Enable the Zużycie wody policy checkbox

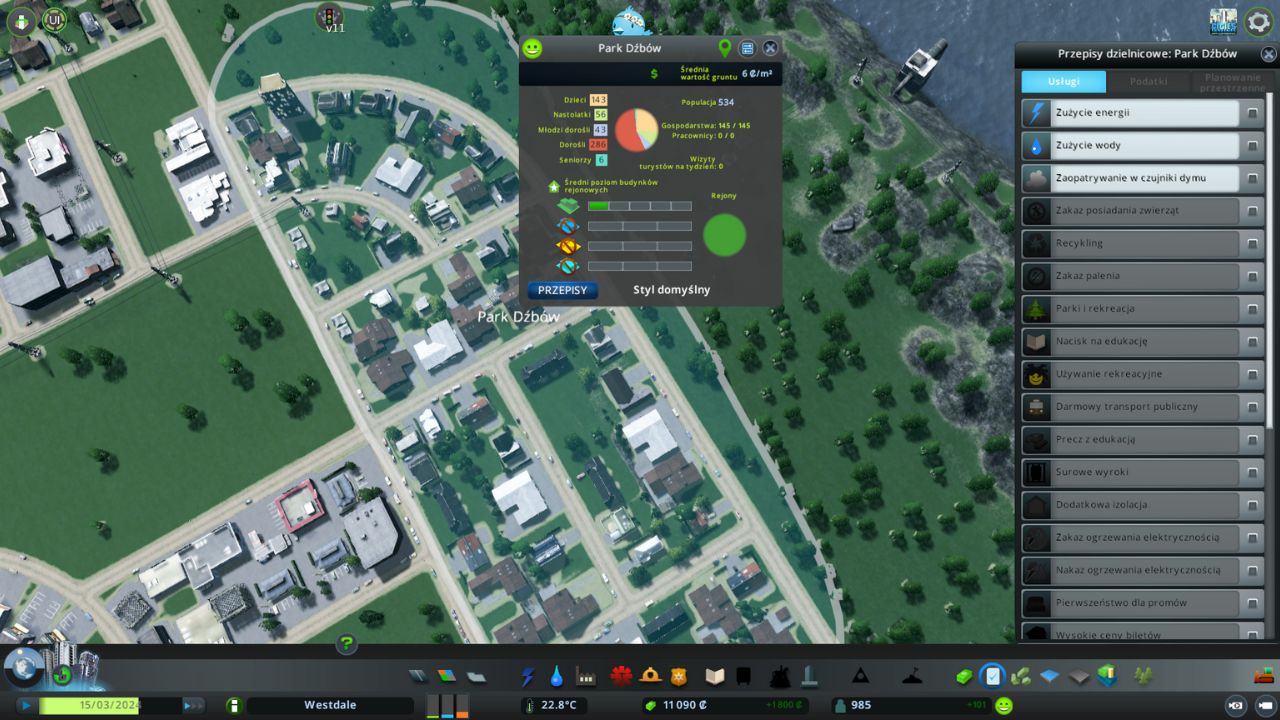click(1251, 146)
